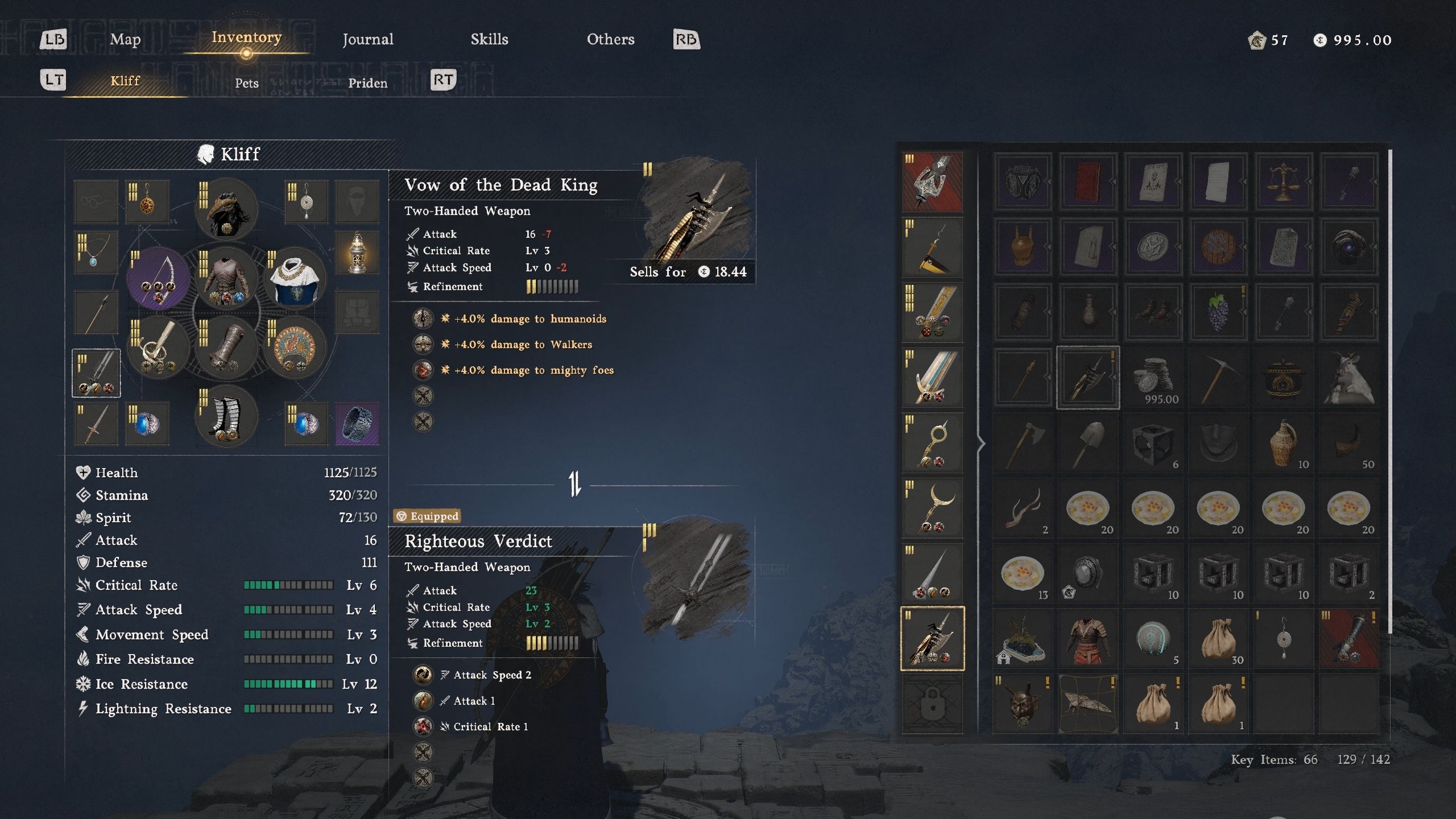The width and height of the screenshot is (1456, 819).
Task: Select the white fur cloak equipment slot
Action: click(295, 280)
